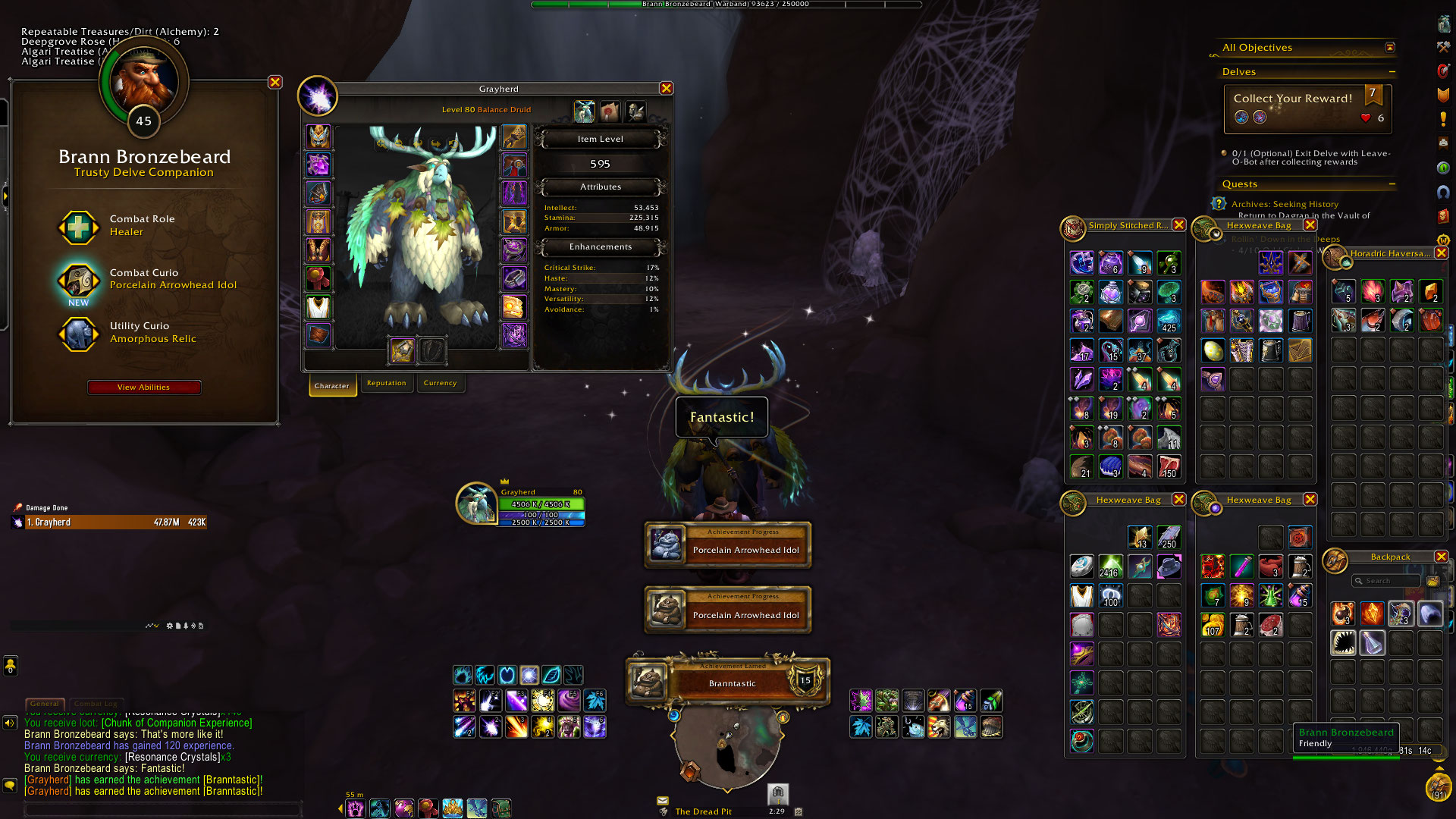Close the Brann Bronzebeard companion panel
Viewport: 1456px width, 819px height.
pos(275,83)
